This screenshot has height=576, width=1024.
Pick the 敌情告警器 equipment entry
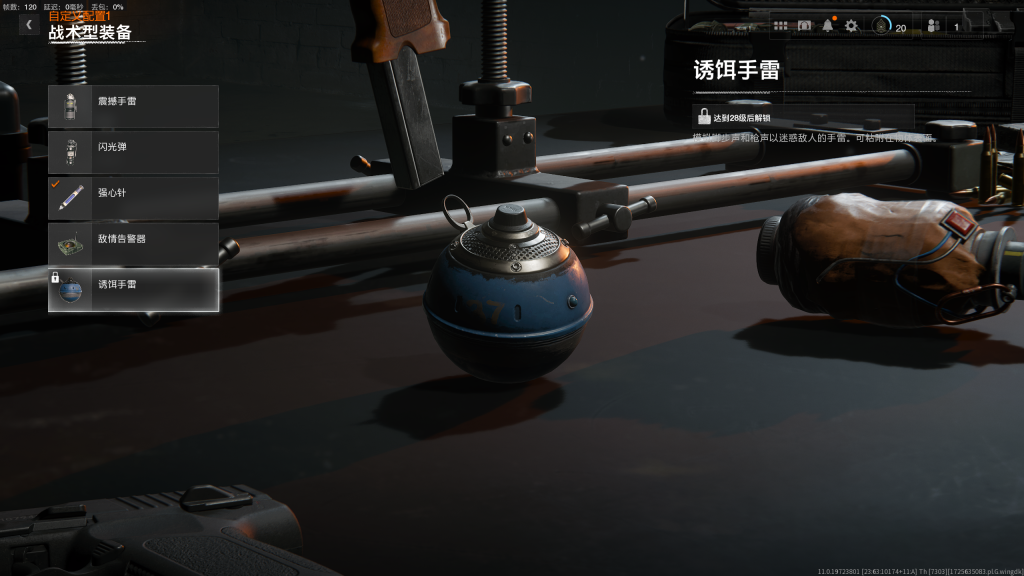tap(133, 244)
